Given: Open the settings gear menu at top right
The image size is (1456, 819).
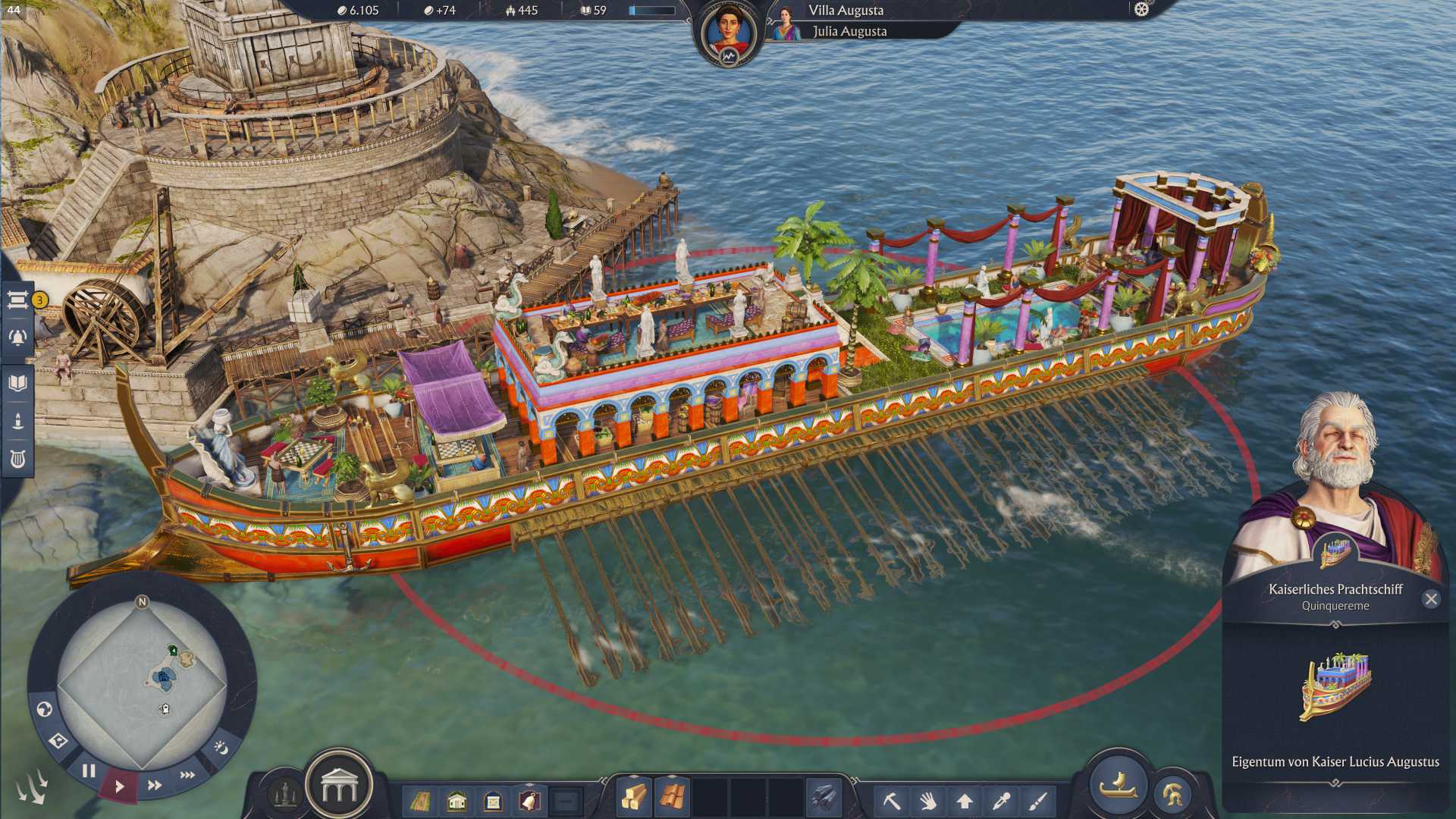Looking at the screenshot, I should point(1141,9).
